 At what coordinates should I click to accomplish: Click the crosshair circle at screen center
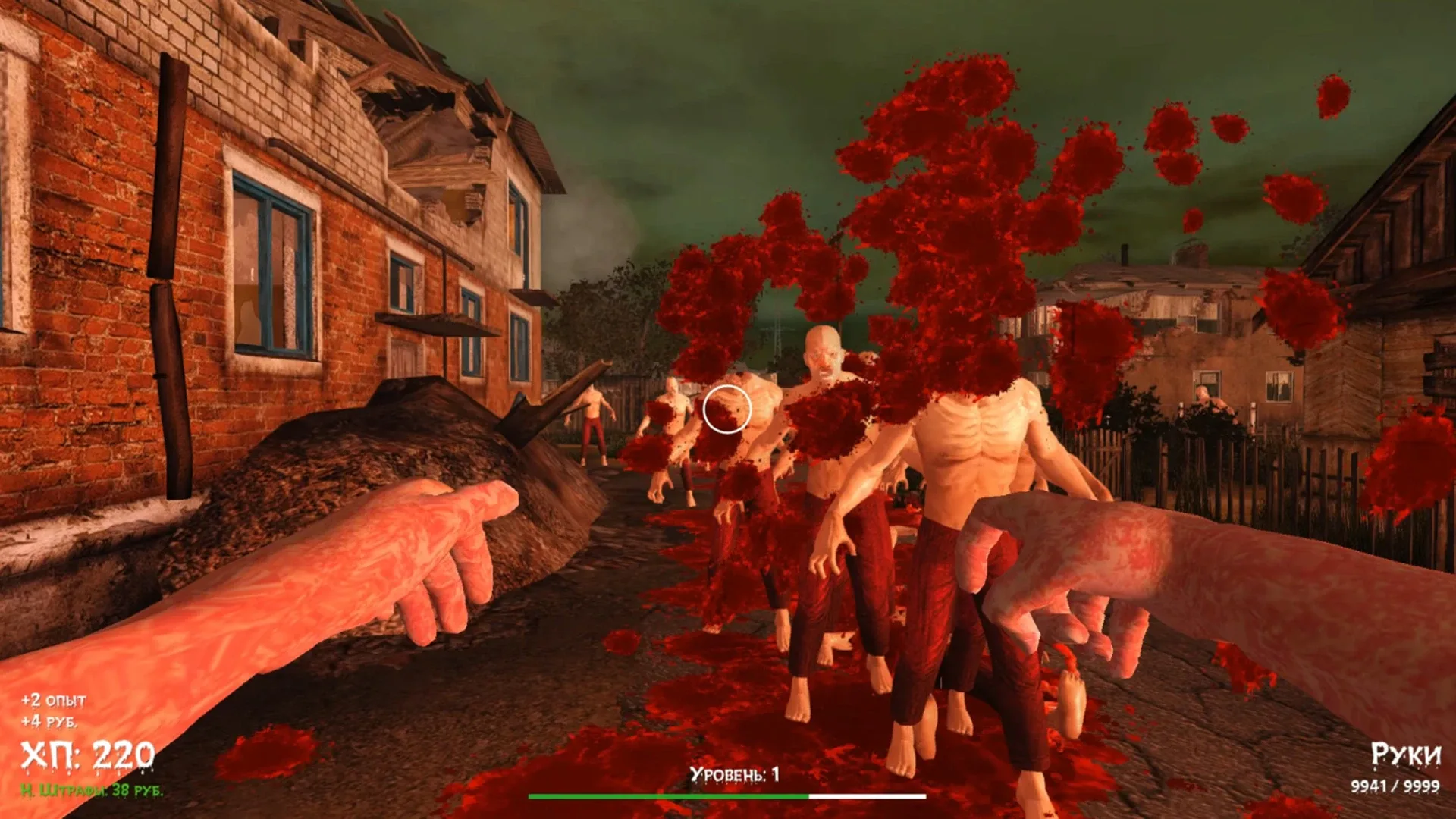click(729, 409)
